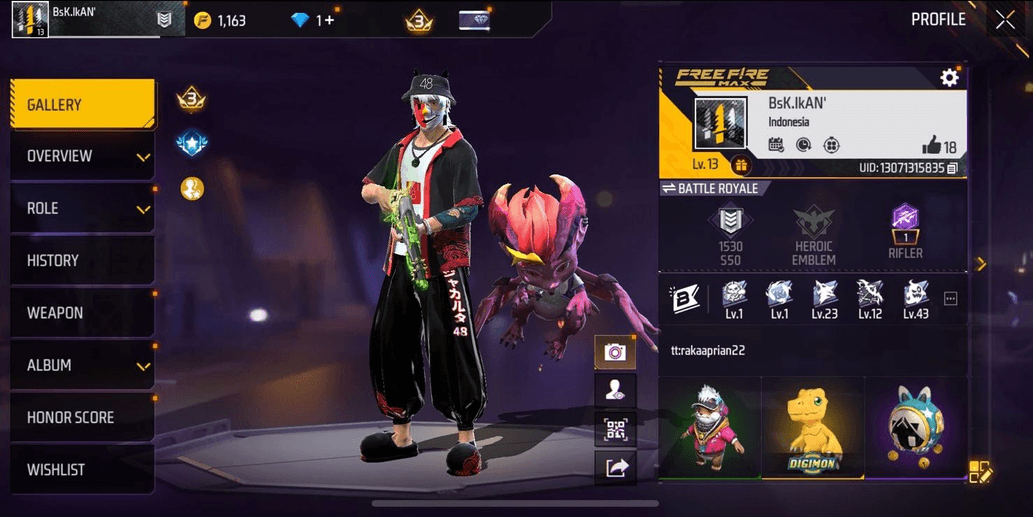Viewport: 1033px width, 517px height.
Task: Close the profile screen
Action: (1004, 19)
